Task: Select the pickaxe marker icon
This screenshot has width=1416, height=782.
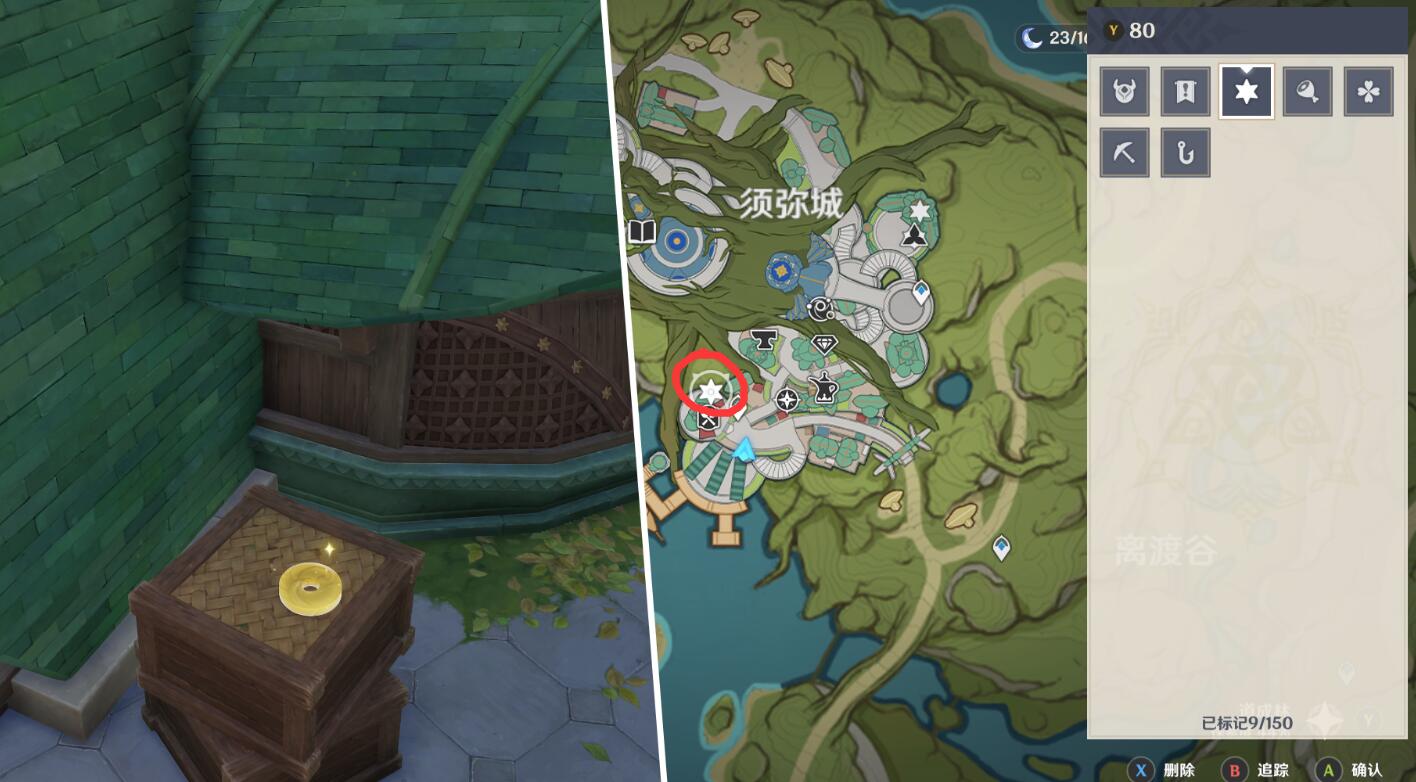Action: (1124, 152)
